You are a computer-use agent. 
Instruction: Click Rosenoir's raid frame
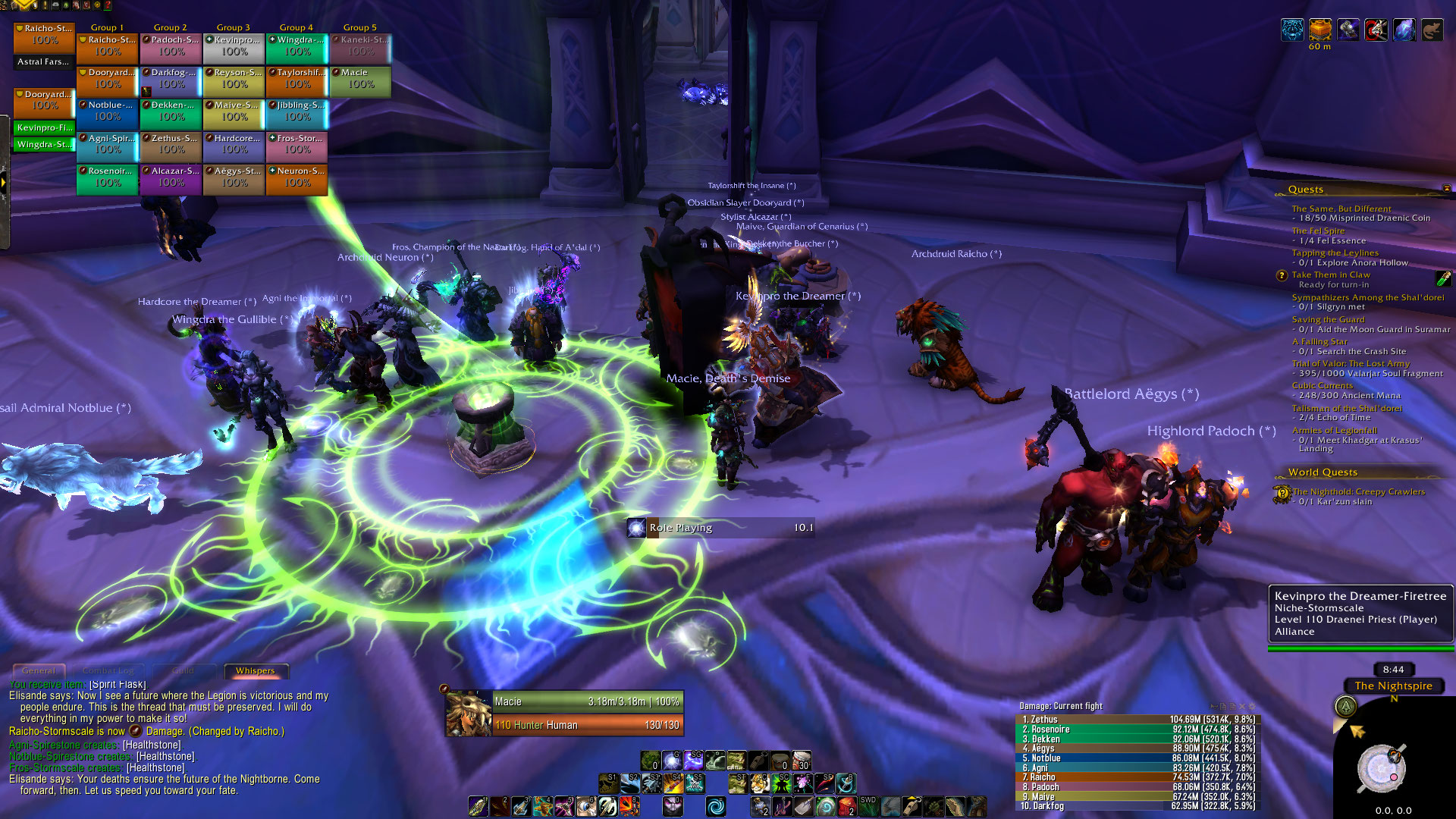[x=108, y=177]
